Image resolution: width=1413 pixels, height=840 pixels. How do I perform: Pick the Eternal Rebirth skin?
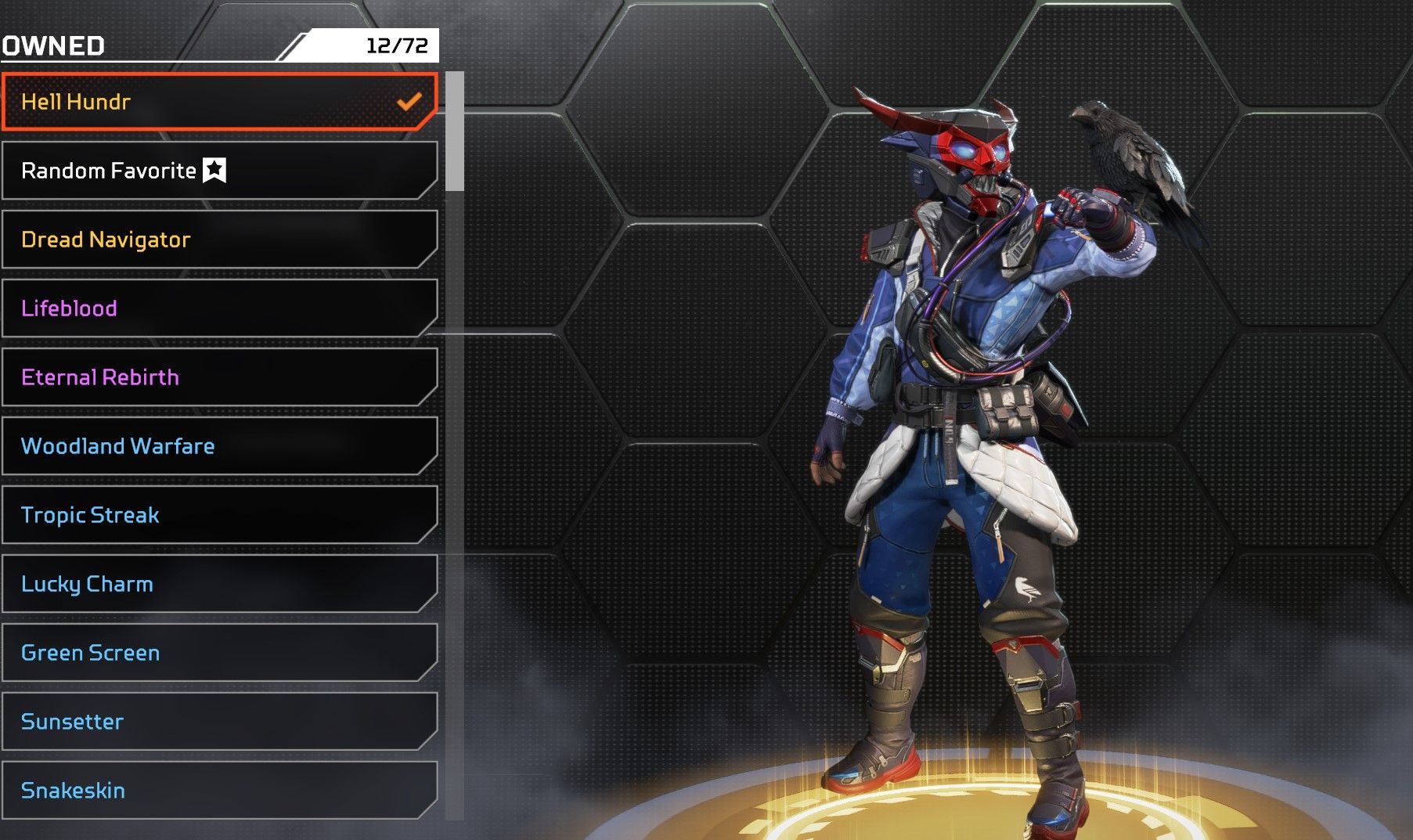tap(219, 377)
